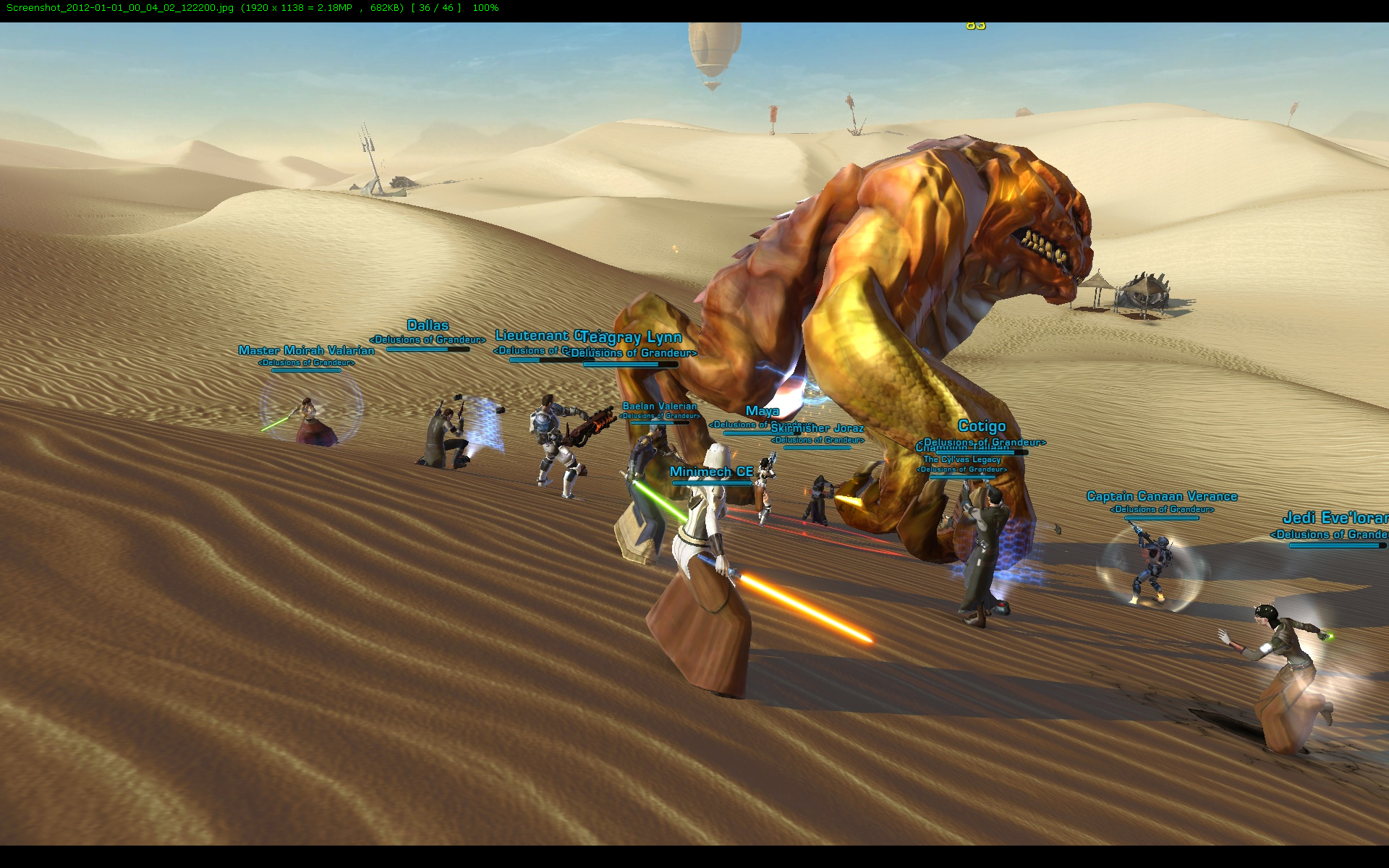Select the Captain Canaan Verance nameplate
1389x868 pixels.
point(1162,496)
